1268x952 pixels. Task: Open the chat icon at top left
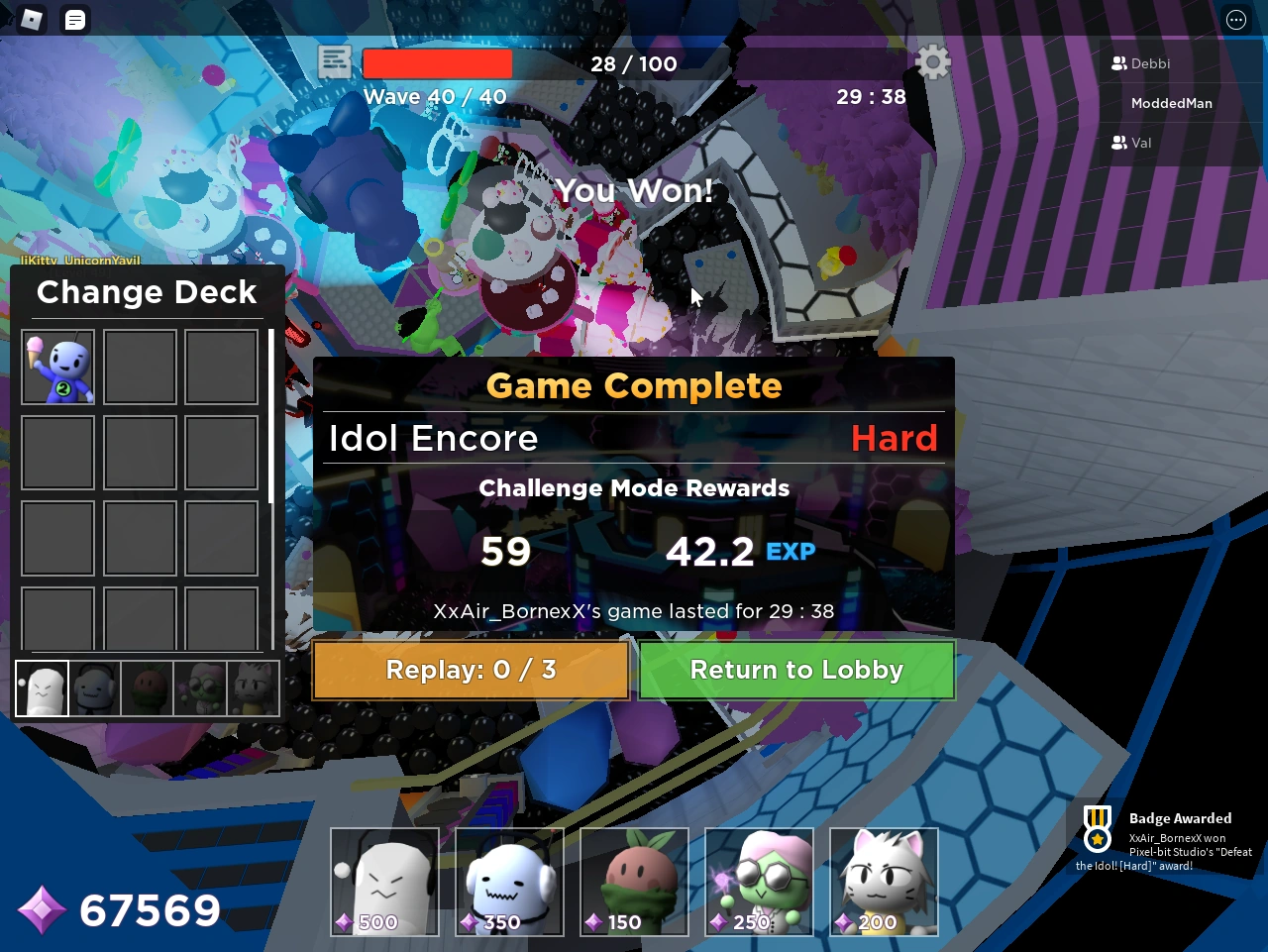(75, 19)
